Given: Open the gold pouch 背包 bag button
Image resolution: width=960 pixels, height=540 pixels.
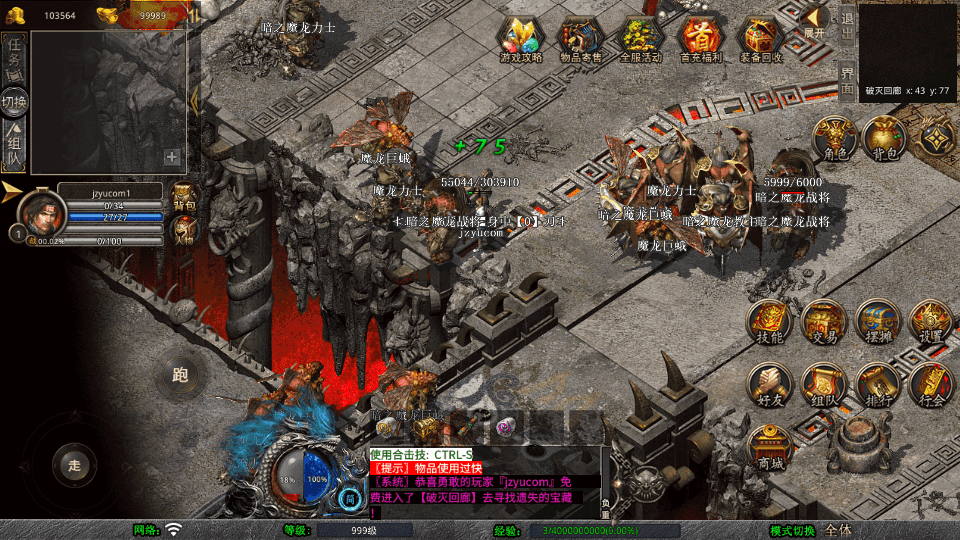Looking at the screenshot, I should coord(882,138).
